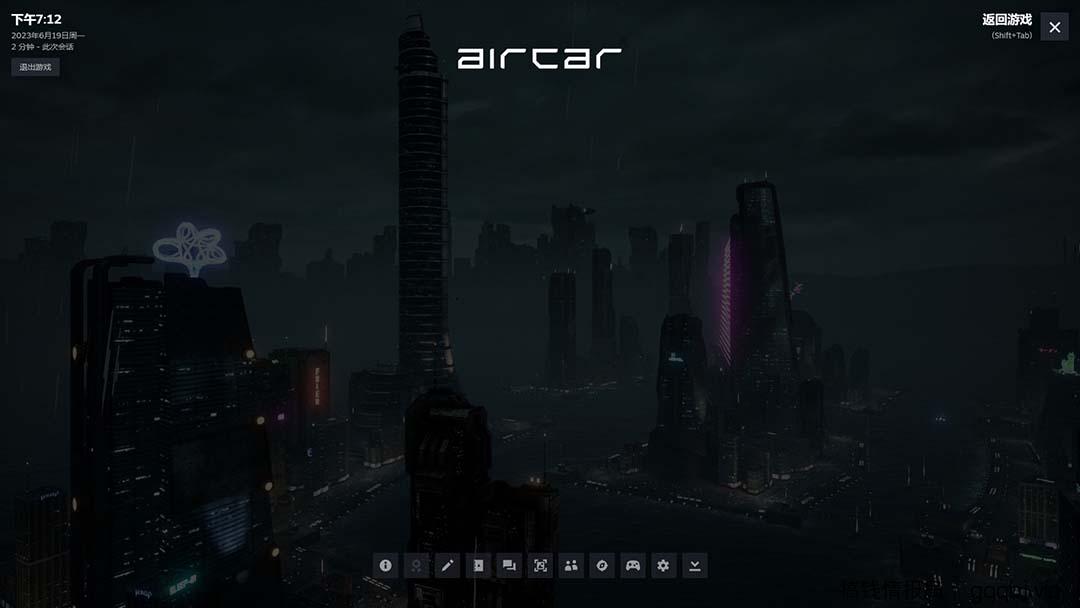The width and height of the screenshot is (1080, 608).
Task: Open the pencil notes tool
Action: pos(447,565)
